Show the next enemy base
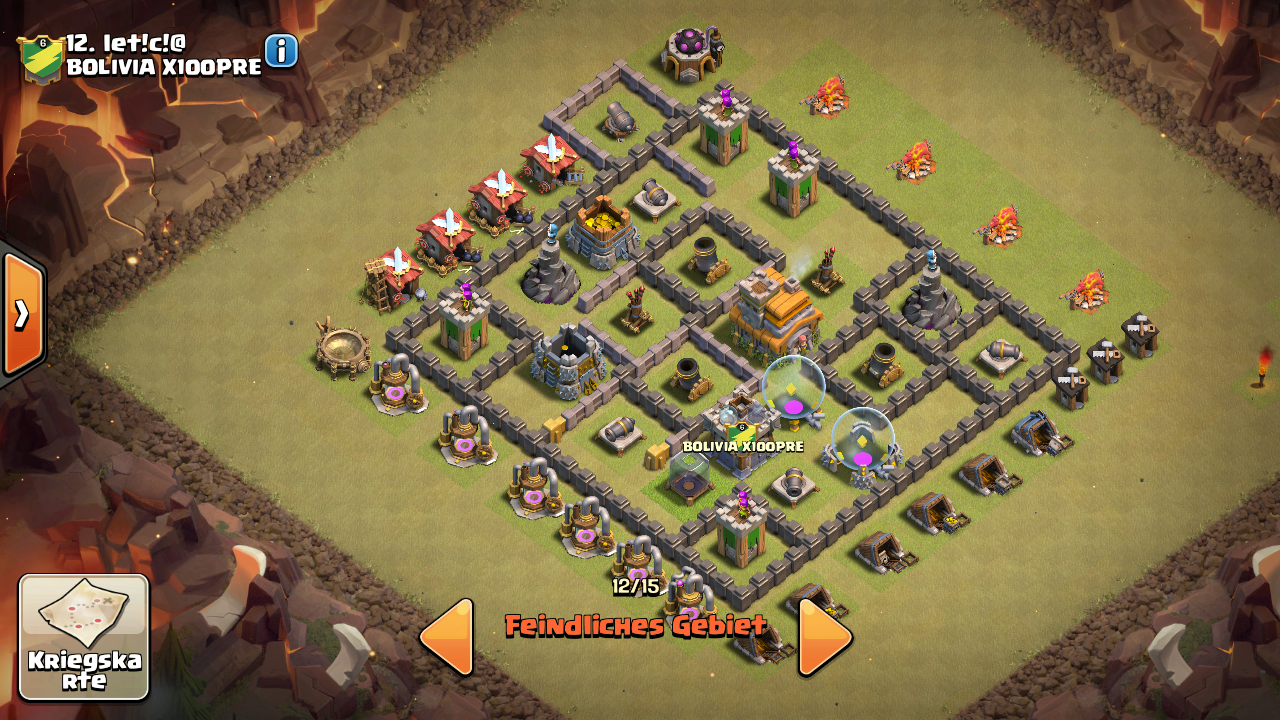1280x720 pixels. 824,637
